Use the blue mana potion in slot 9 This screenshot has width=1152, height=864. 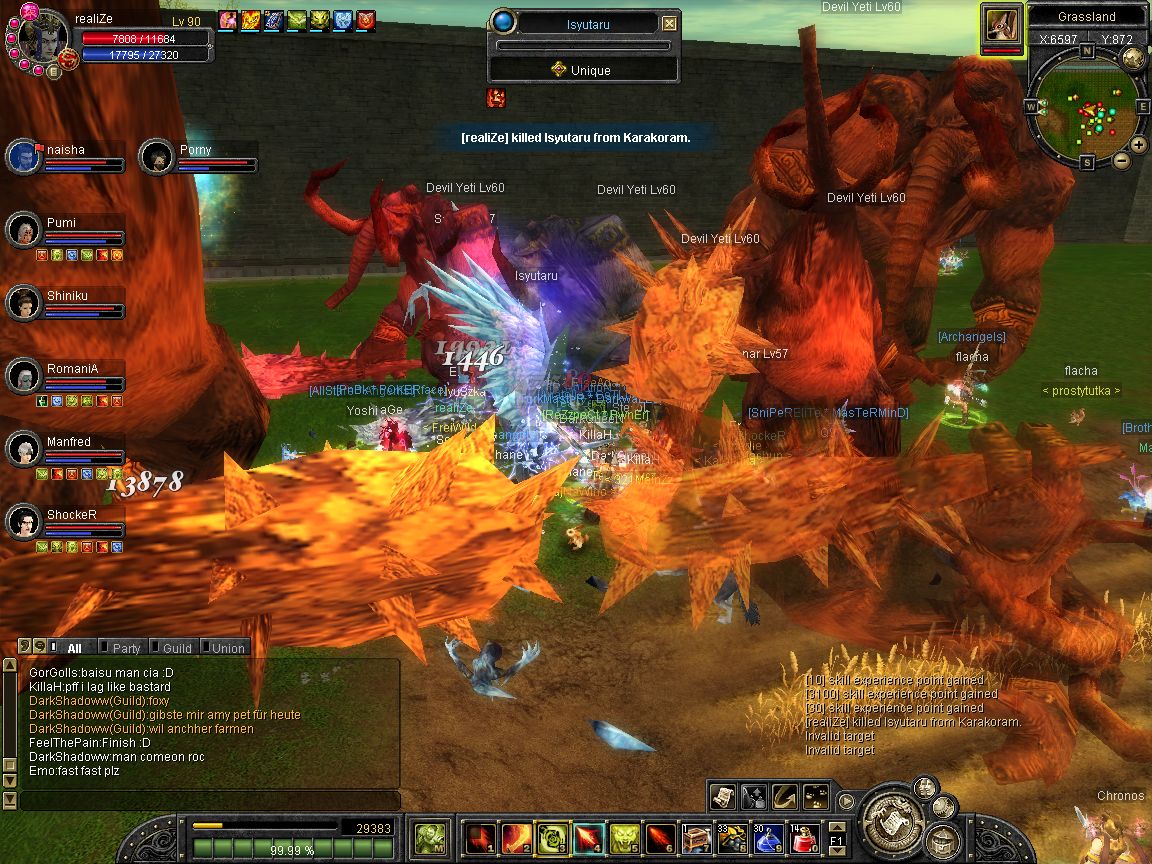coord(768,835)
